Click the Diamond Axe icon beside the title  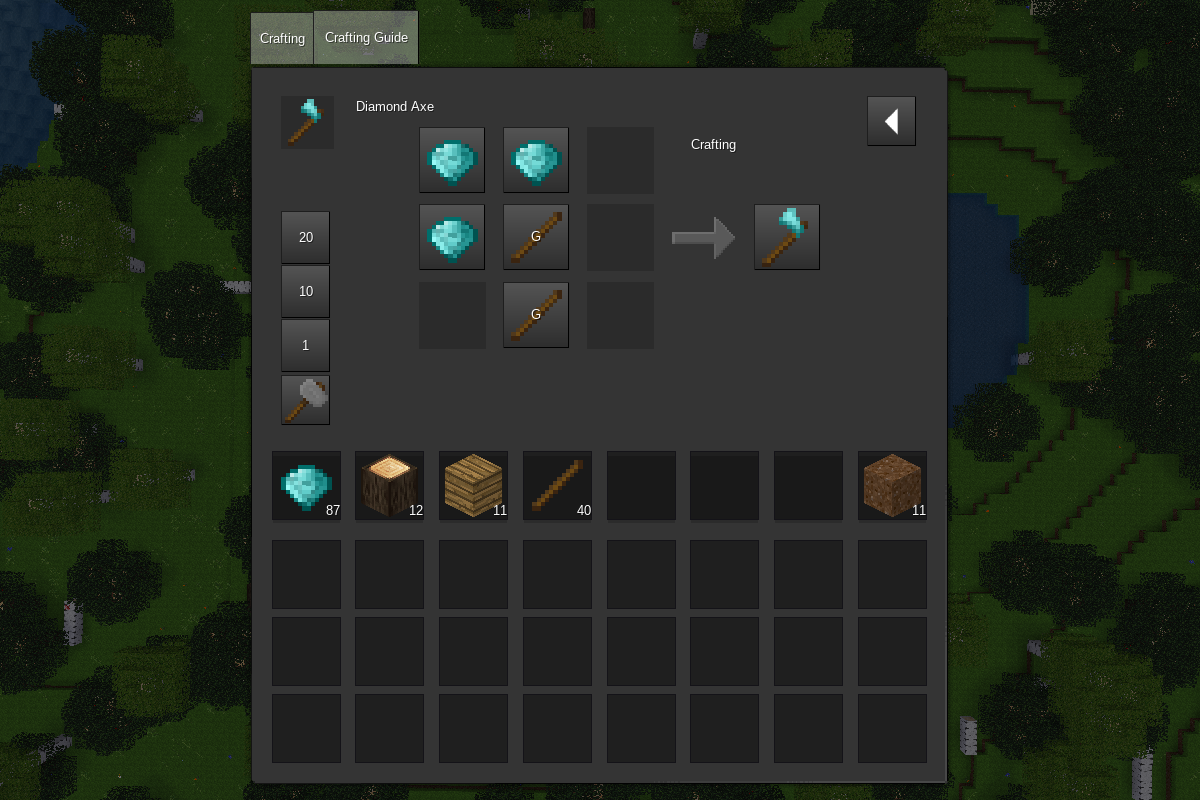pyautogui.click(x=307, y=122)
